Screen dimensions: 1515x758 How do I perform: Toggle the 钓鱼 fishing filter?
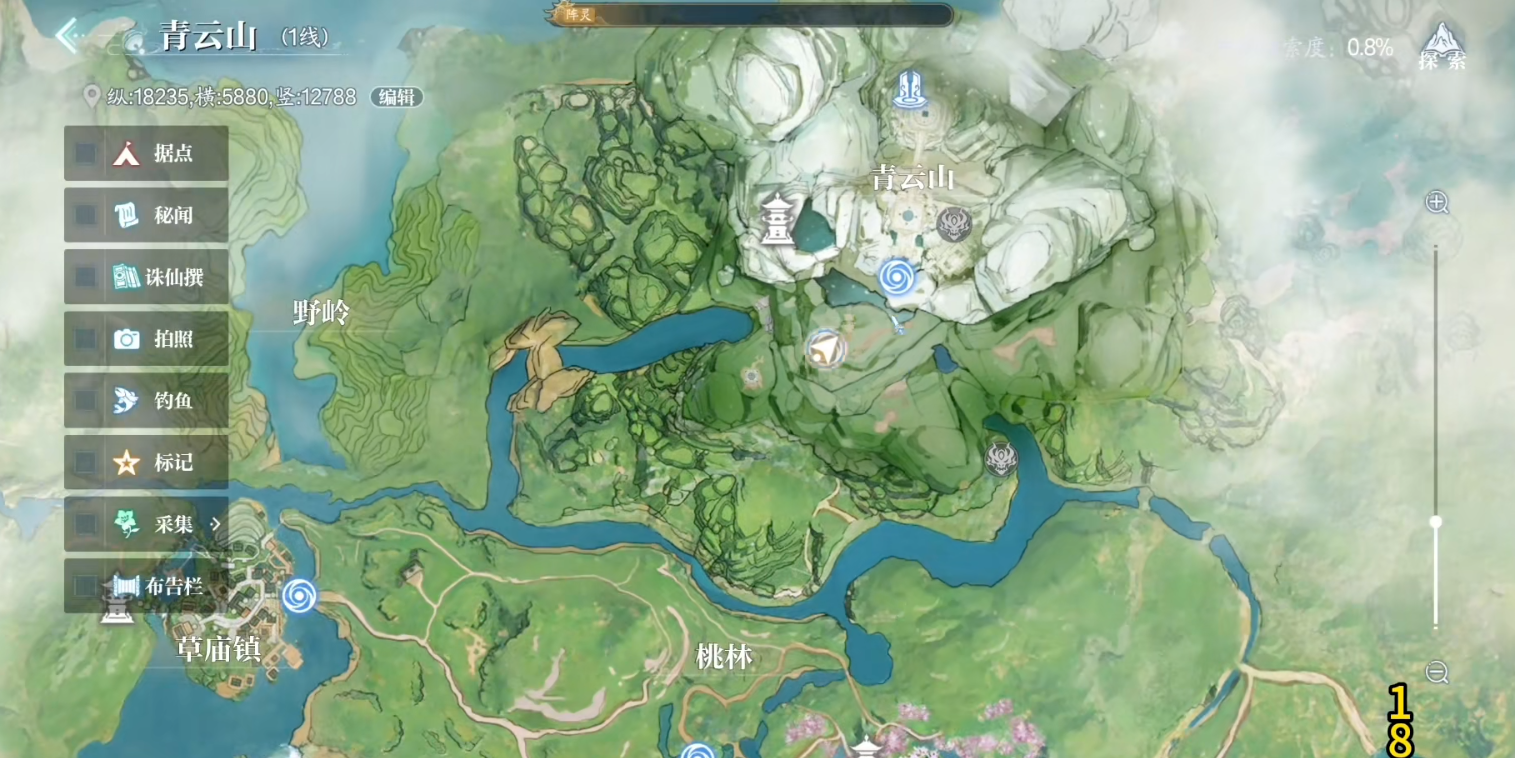coord(146,401)
